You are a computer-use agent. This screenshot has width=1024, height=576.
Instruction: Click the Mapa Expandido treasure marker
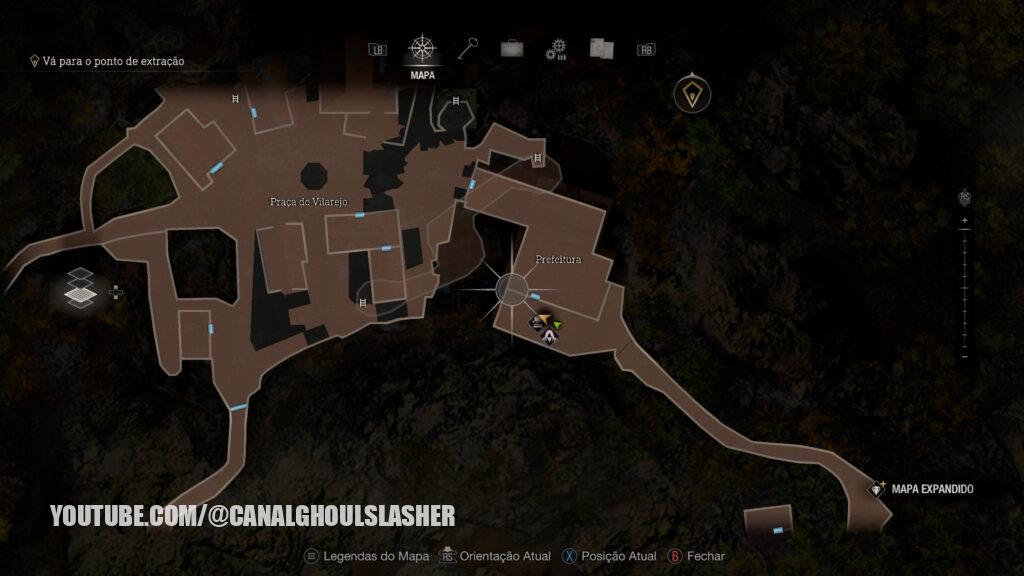click(x=878, y=489)
